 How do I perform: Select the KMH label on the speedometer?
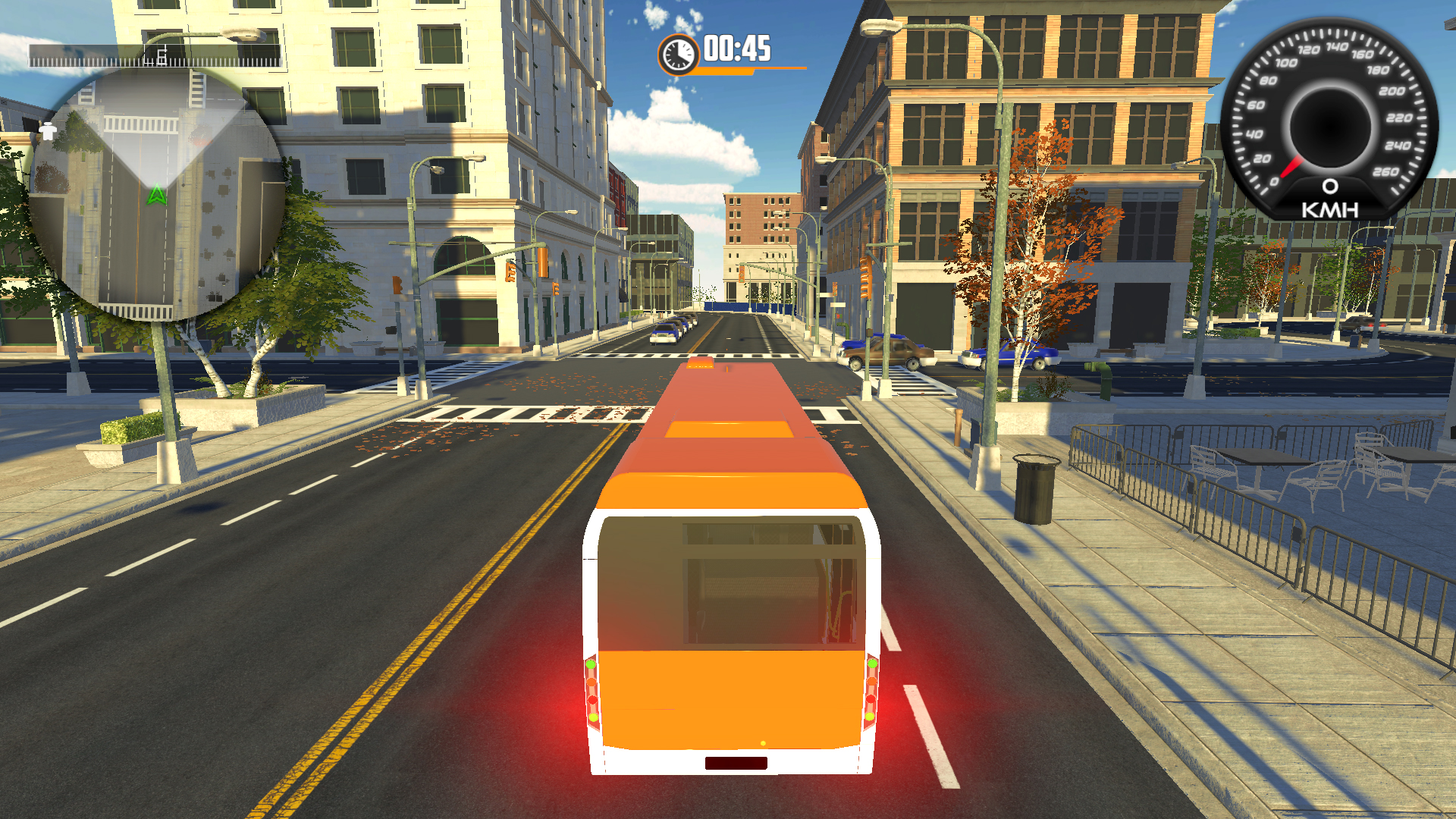tap(1329, 211)
